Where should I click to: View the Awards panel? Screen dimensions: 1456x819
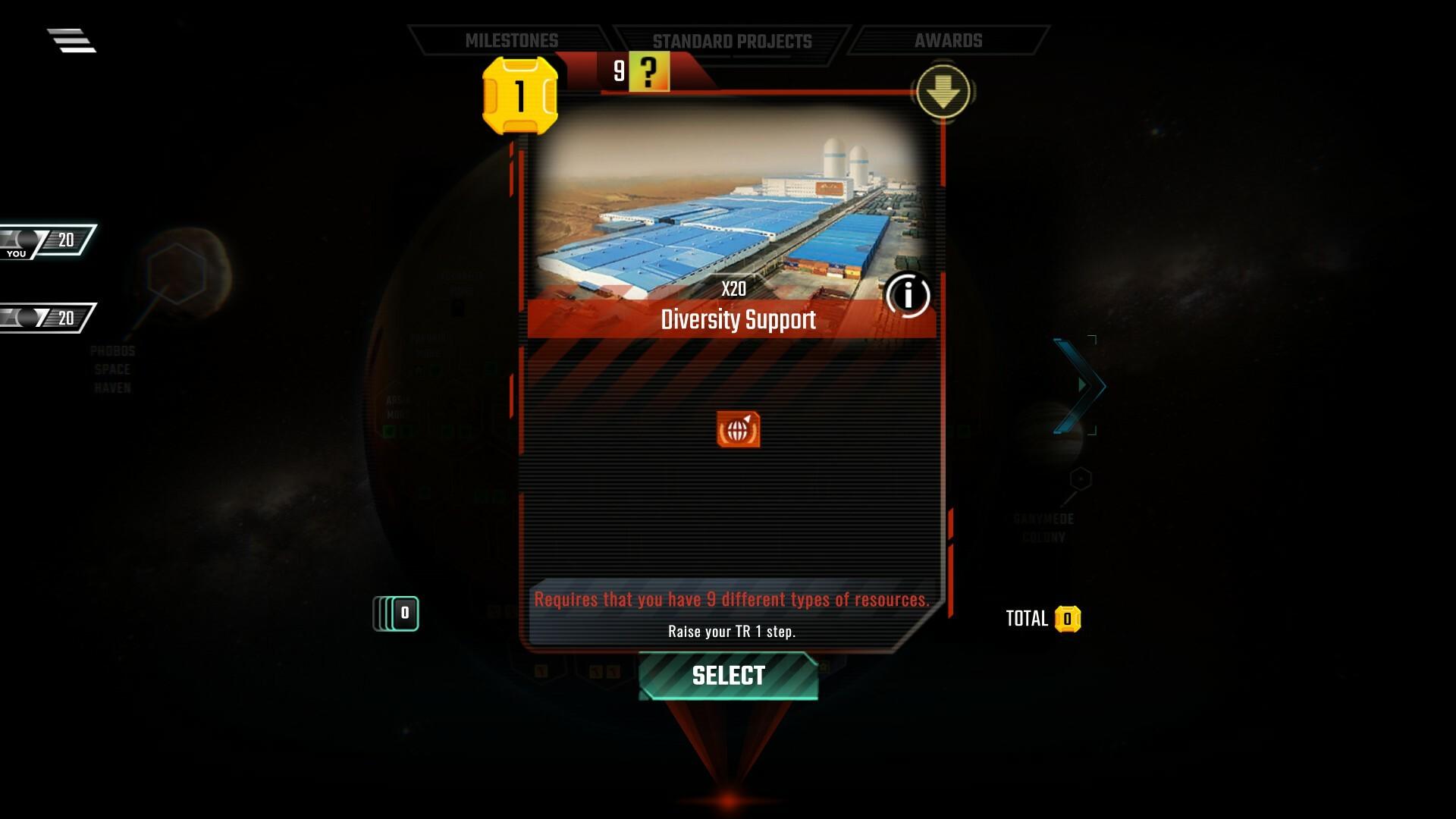coord(949,39)
